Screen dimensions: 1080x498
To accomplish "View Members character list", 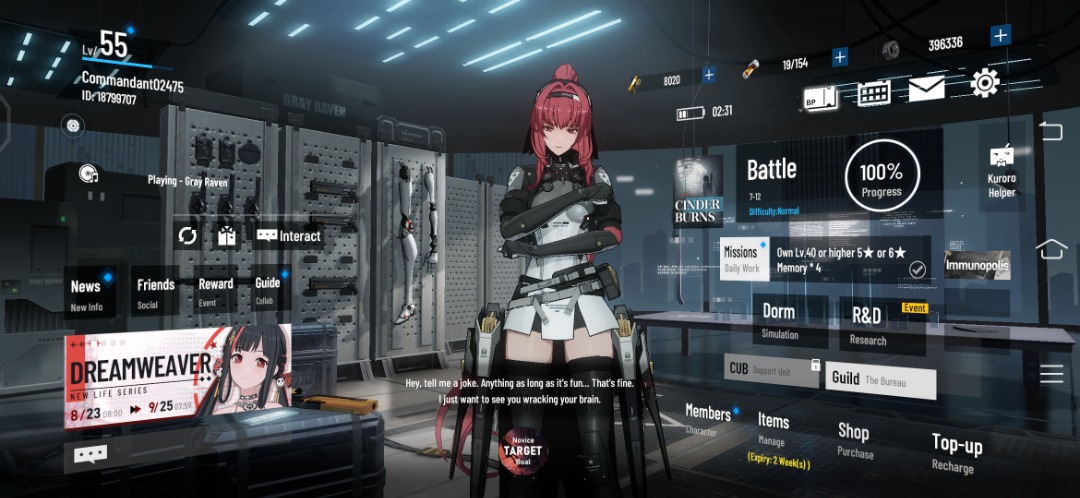I will (x=708, y=420).
